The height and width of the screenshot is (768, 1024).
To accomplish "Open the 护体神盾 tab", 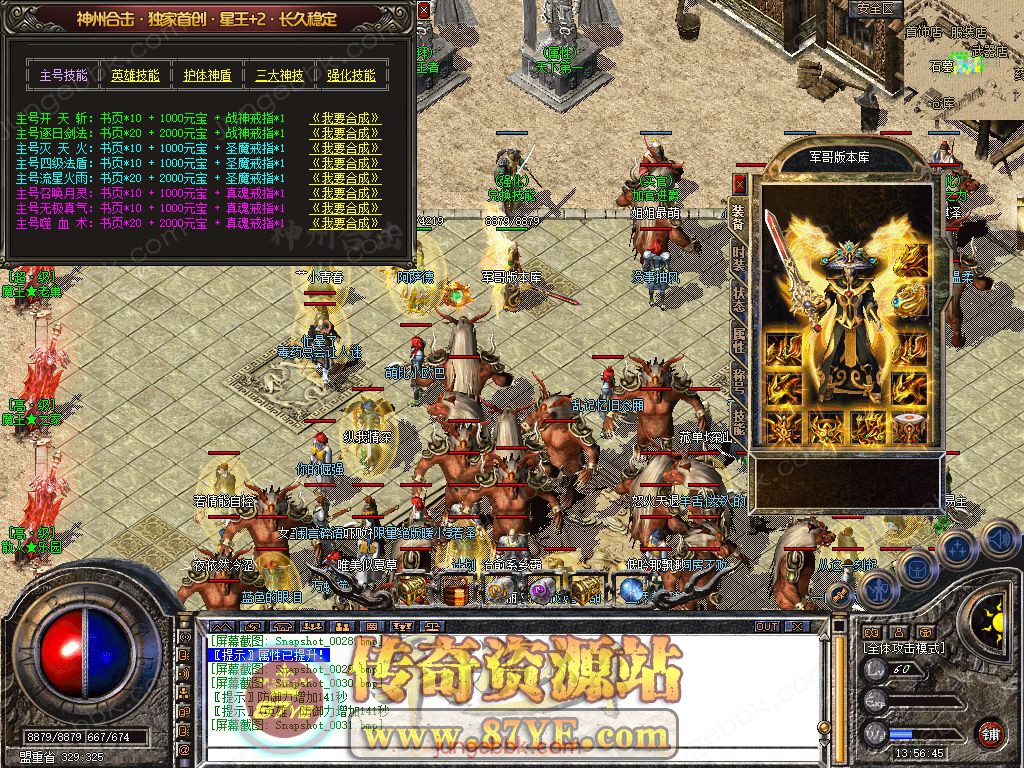I will point(207,75).
